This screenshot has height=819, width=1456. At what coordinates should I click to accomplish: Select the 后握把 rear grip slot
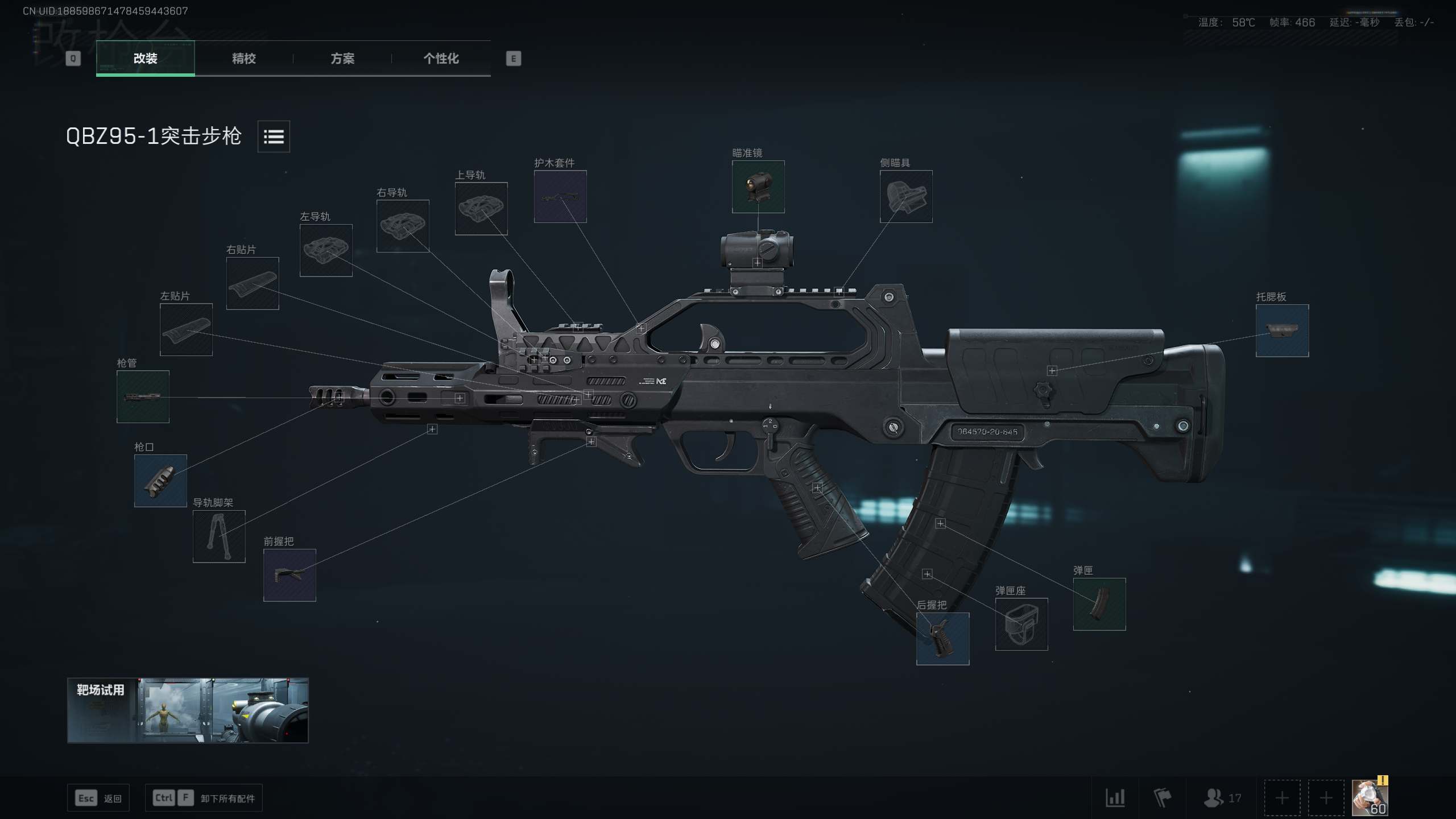click(942, 639)
